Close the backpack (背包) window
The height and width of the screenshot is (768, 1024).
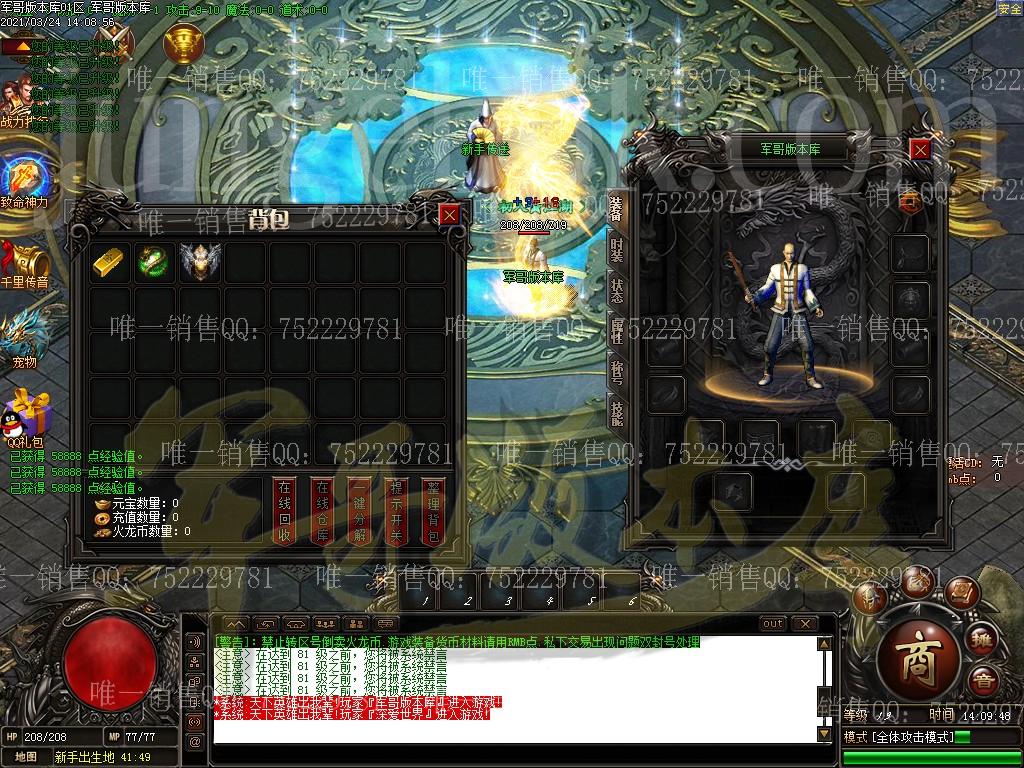coord(450,214)
